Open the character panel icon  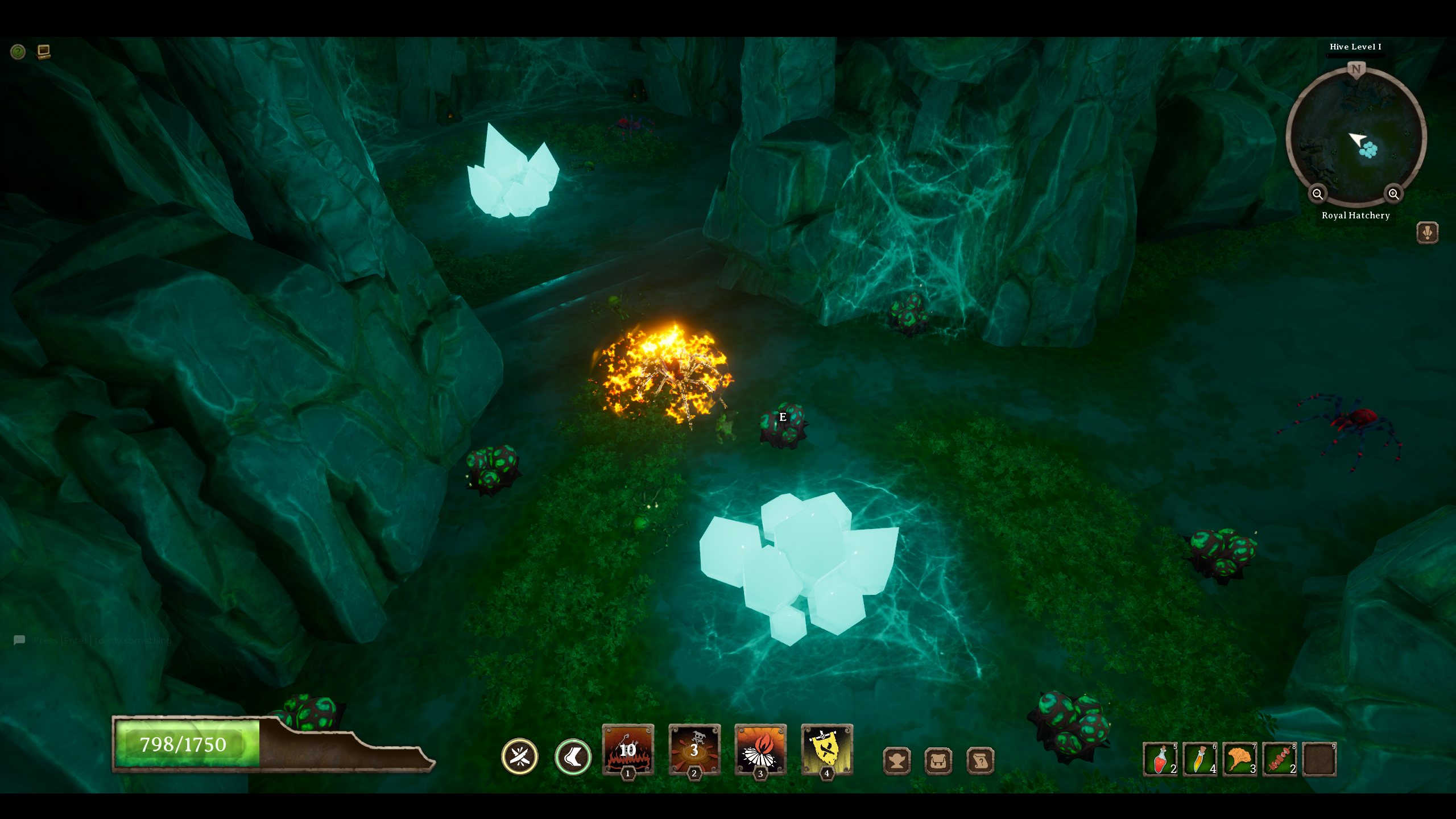pos(897,760)
